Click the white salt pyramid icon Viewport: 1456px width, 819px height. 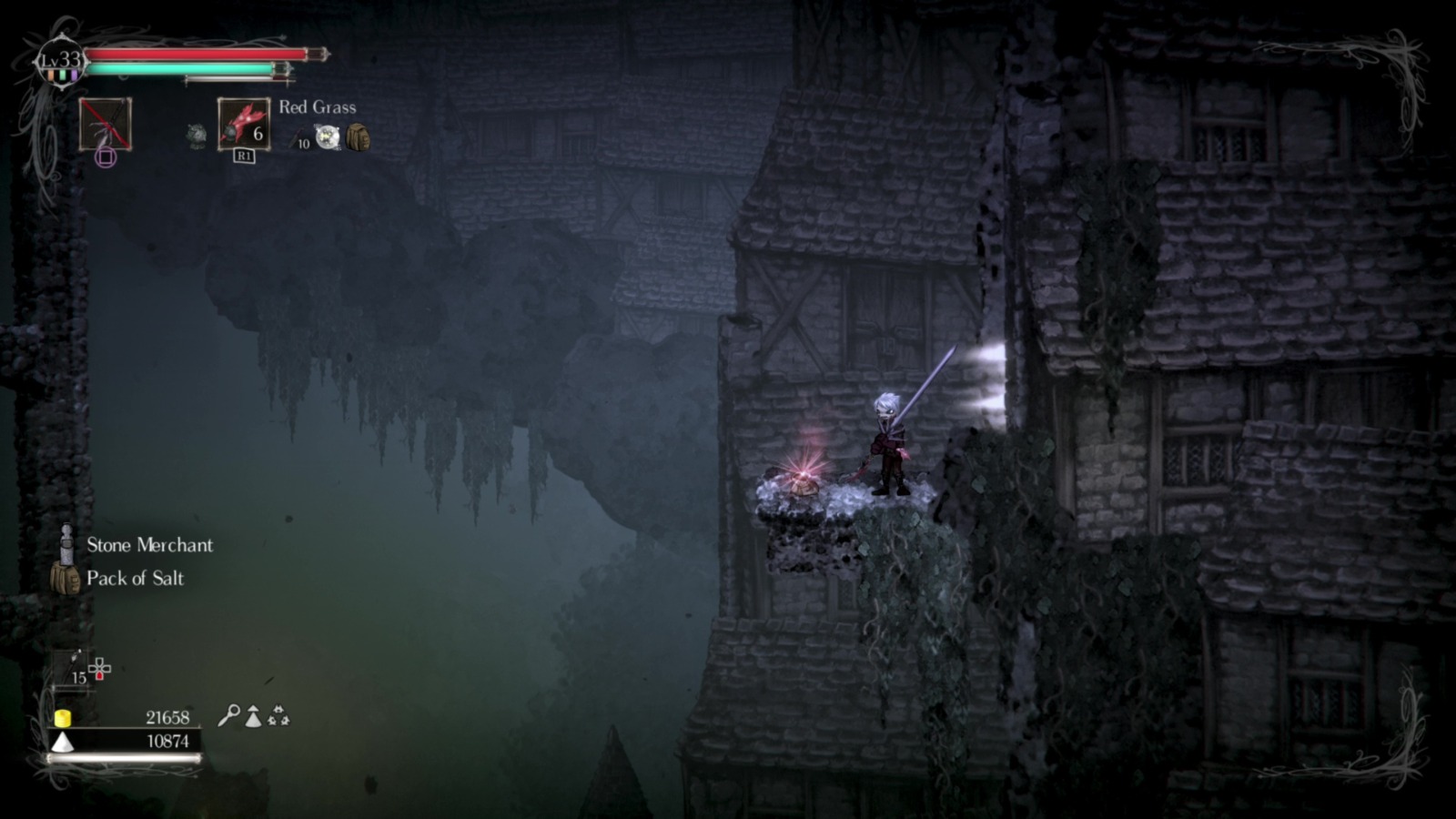click(x=62, y=740)
